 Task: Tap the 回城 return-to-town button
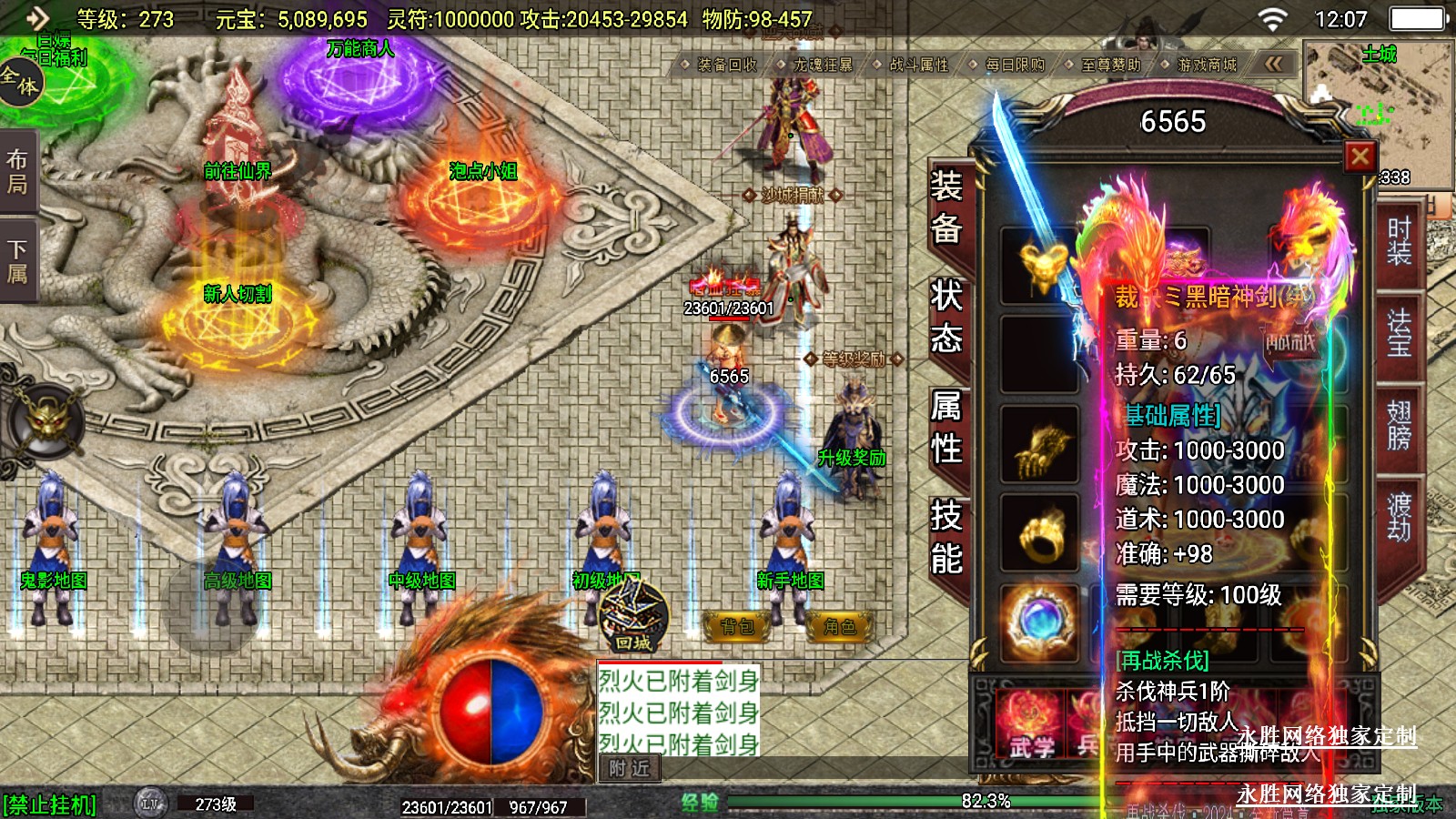pos(633,617)
